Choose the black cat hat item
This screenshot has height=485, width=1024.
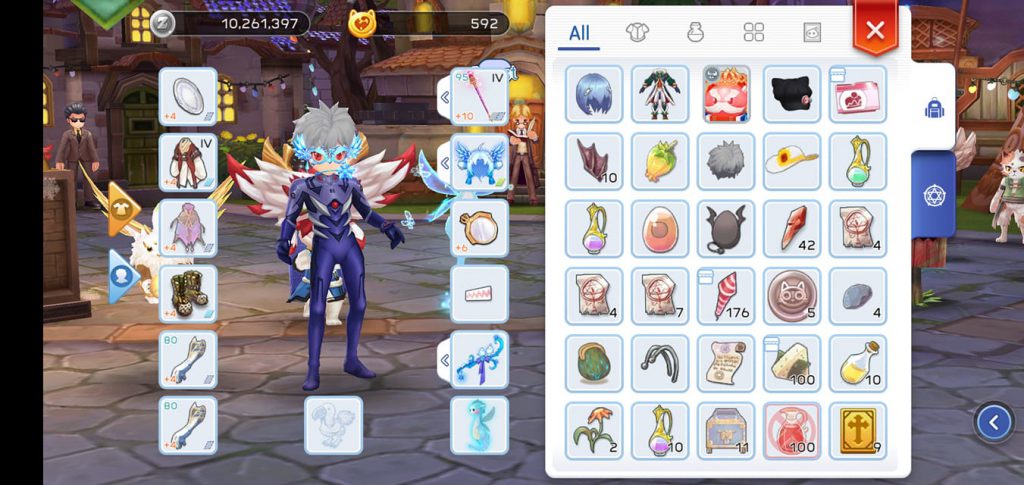792,95
